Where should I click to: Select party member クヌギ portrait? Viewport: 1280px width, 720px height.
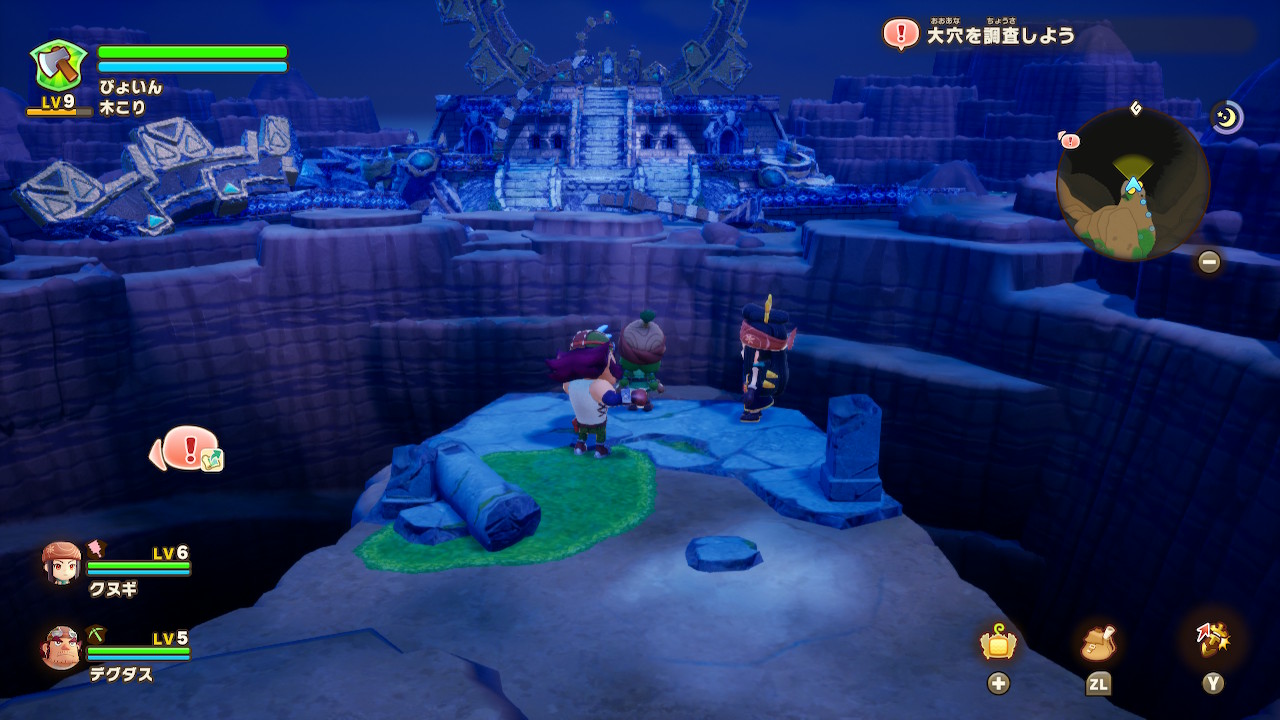[62, 562]
